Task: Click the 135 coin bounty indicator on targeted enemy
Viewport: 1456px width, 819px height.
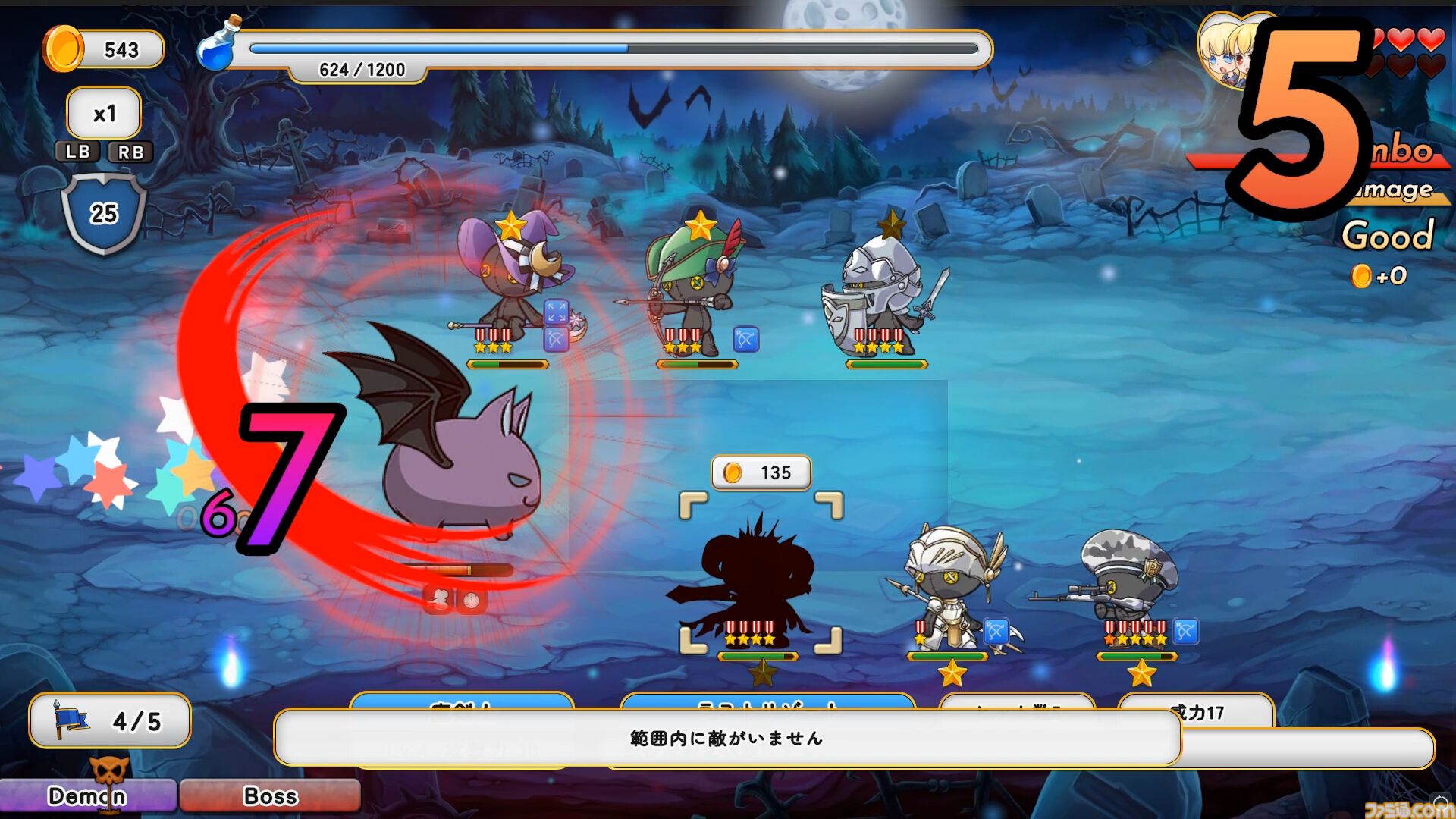Action: (762, 472)
